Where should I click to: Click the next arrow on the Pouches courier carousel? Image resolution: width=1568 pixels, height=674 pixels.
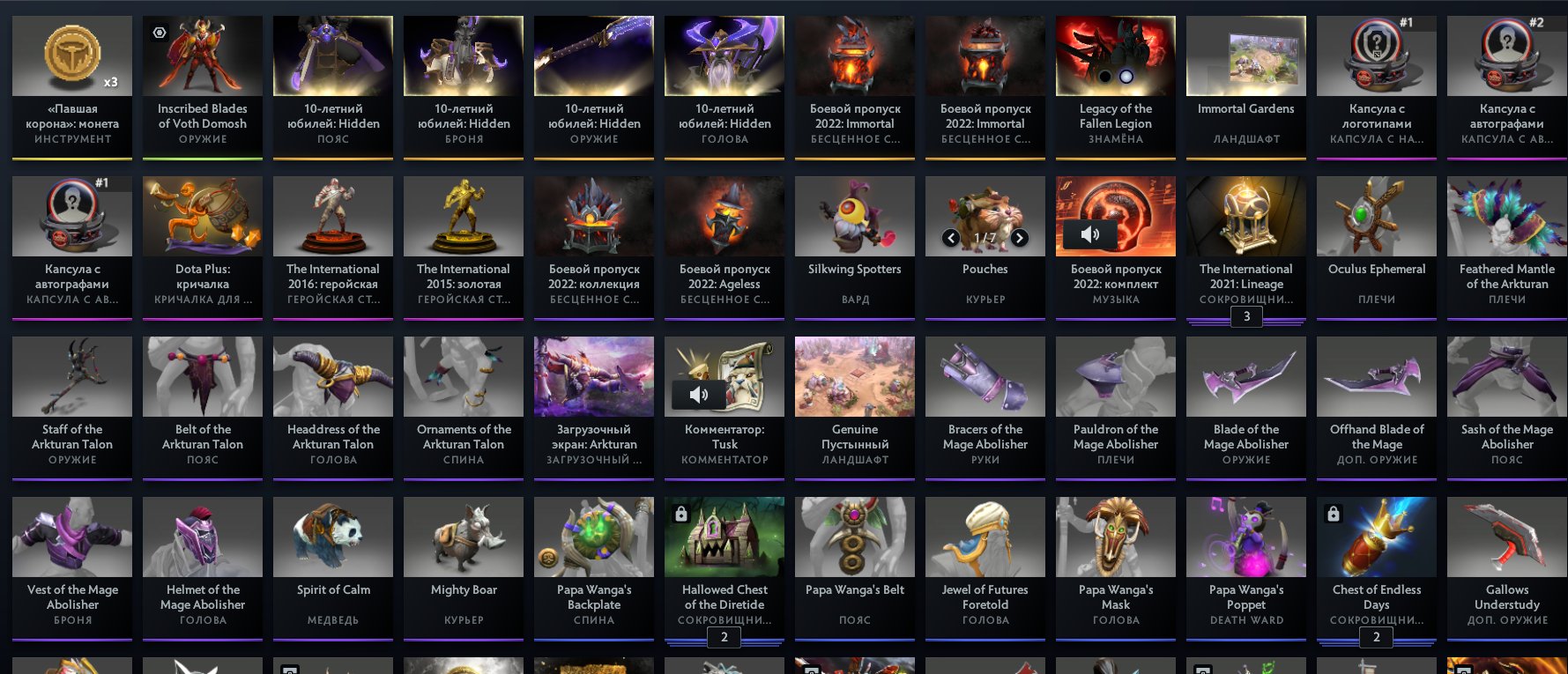1020,238
